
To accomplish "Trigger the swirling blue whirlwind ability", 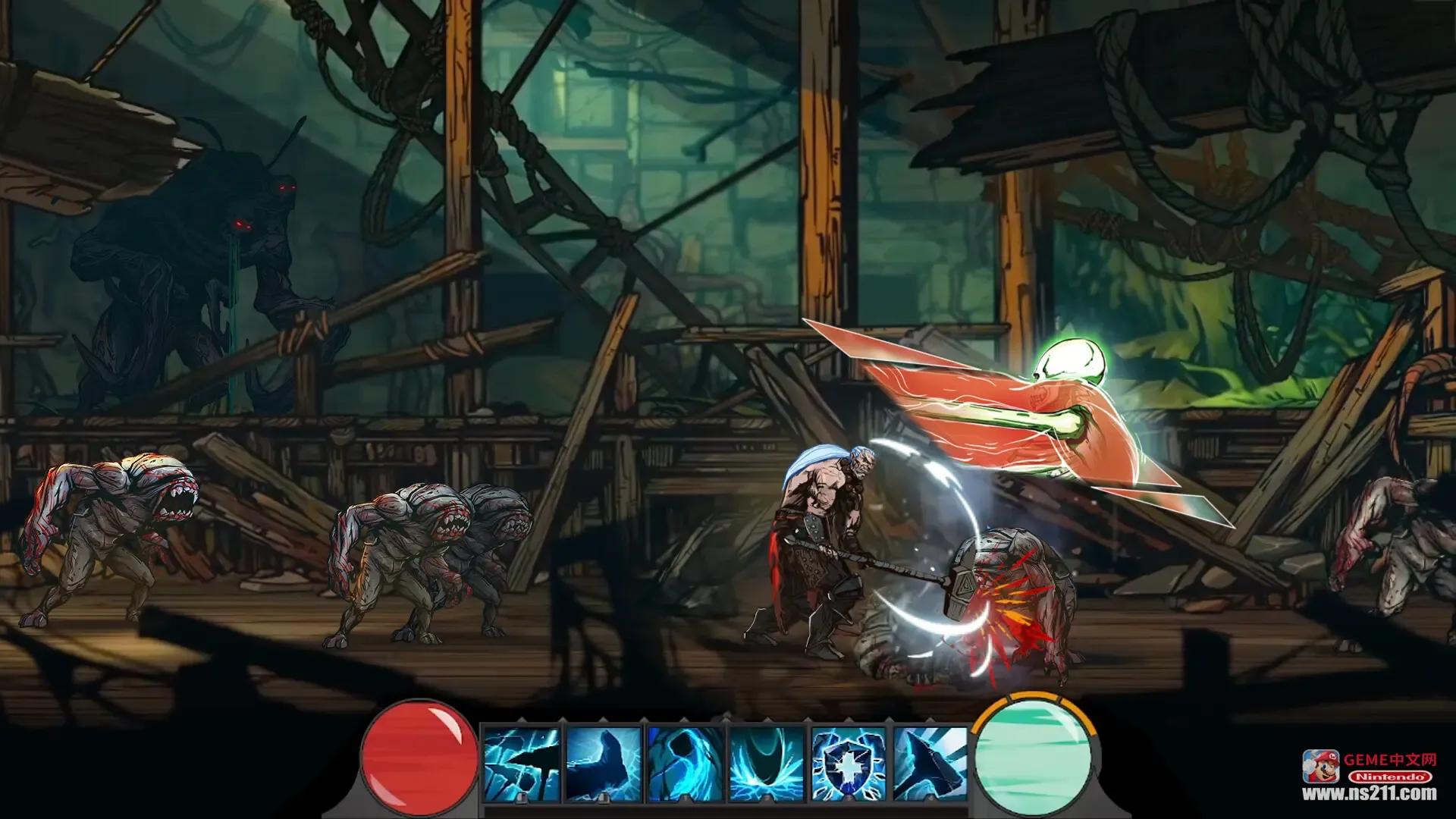I will 685,763.
